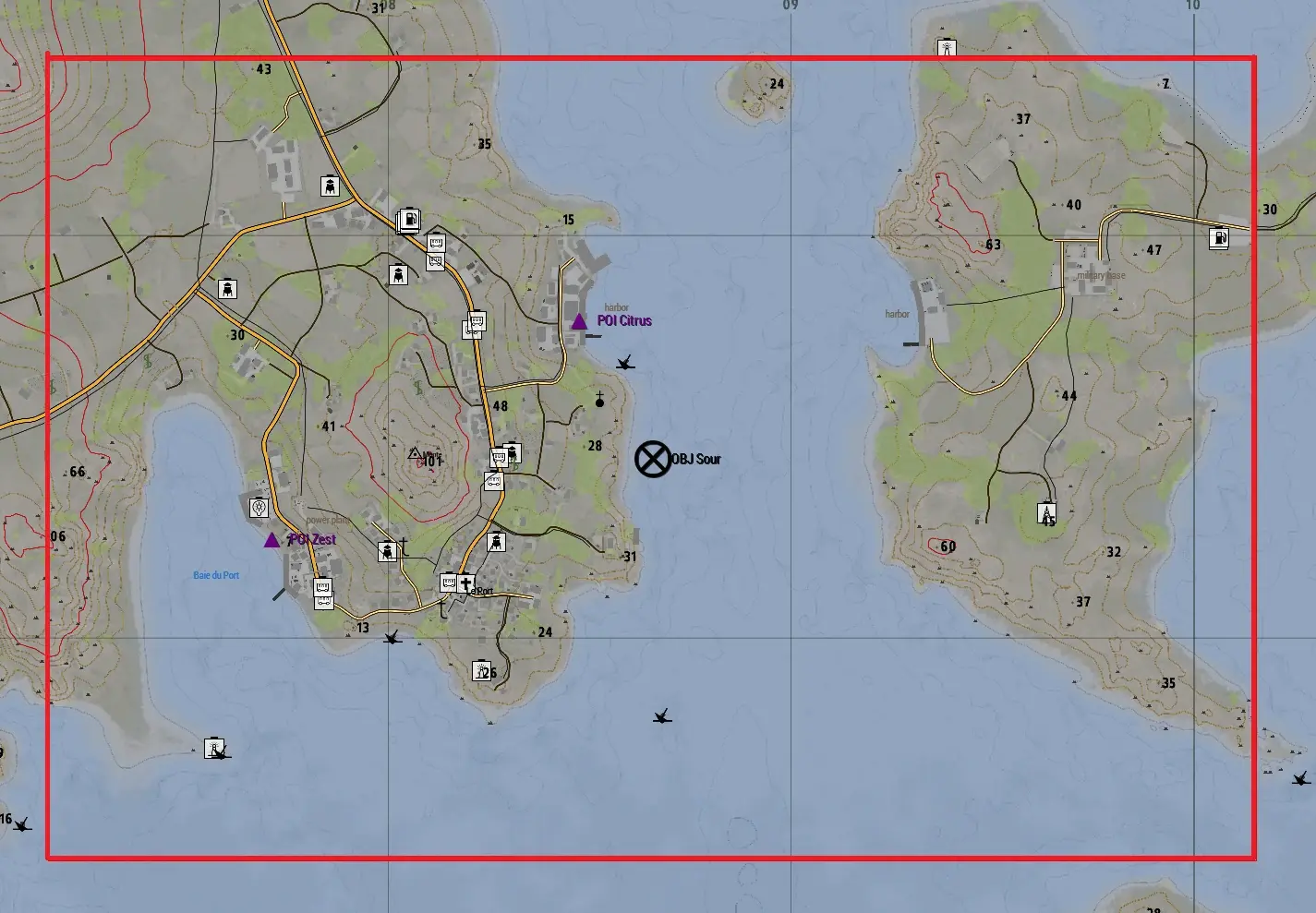
Task: Click the lighthouse icon labeled 26 south of Le Port
Action: point(481,671)
